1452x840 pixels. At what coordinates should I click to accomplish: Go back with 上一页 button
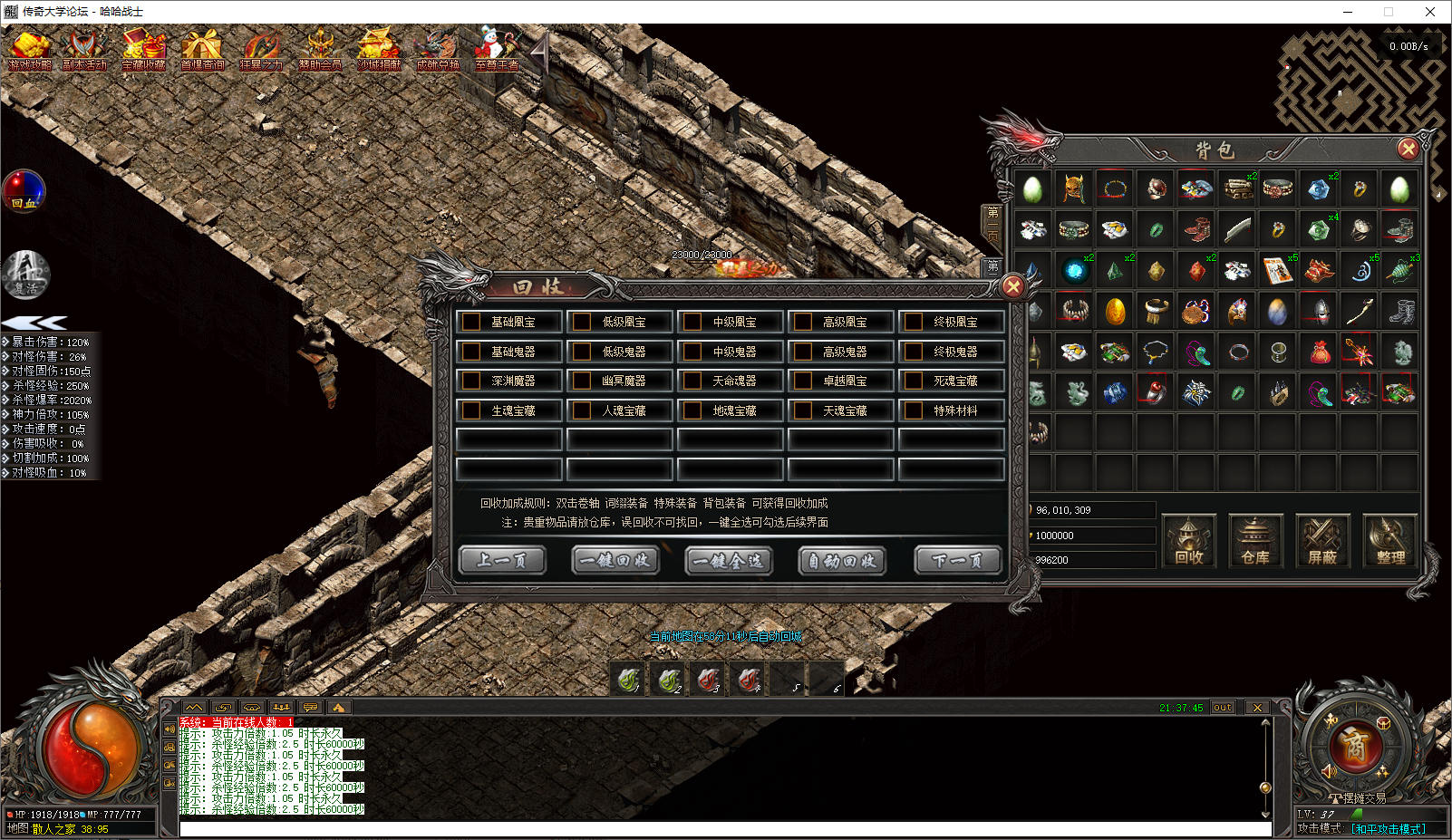tap(502, 561)
